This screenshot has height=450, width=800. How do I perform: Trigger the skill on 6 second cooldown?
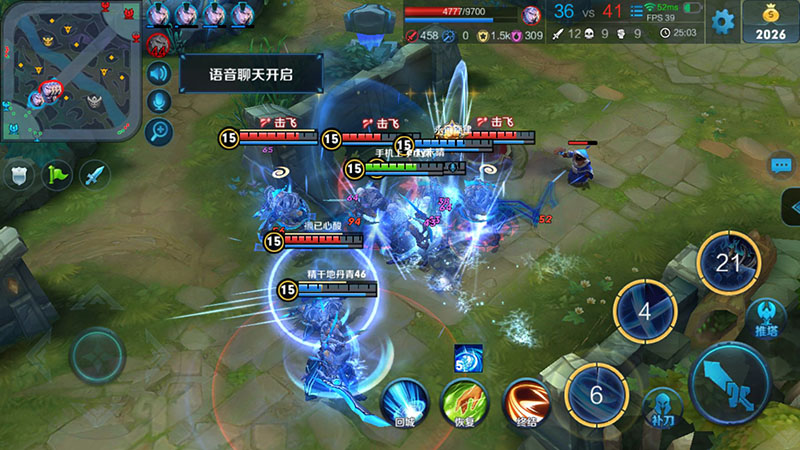(x=596, y=394)
